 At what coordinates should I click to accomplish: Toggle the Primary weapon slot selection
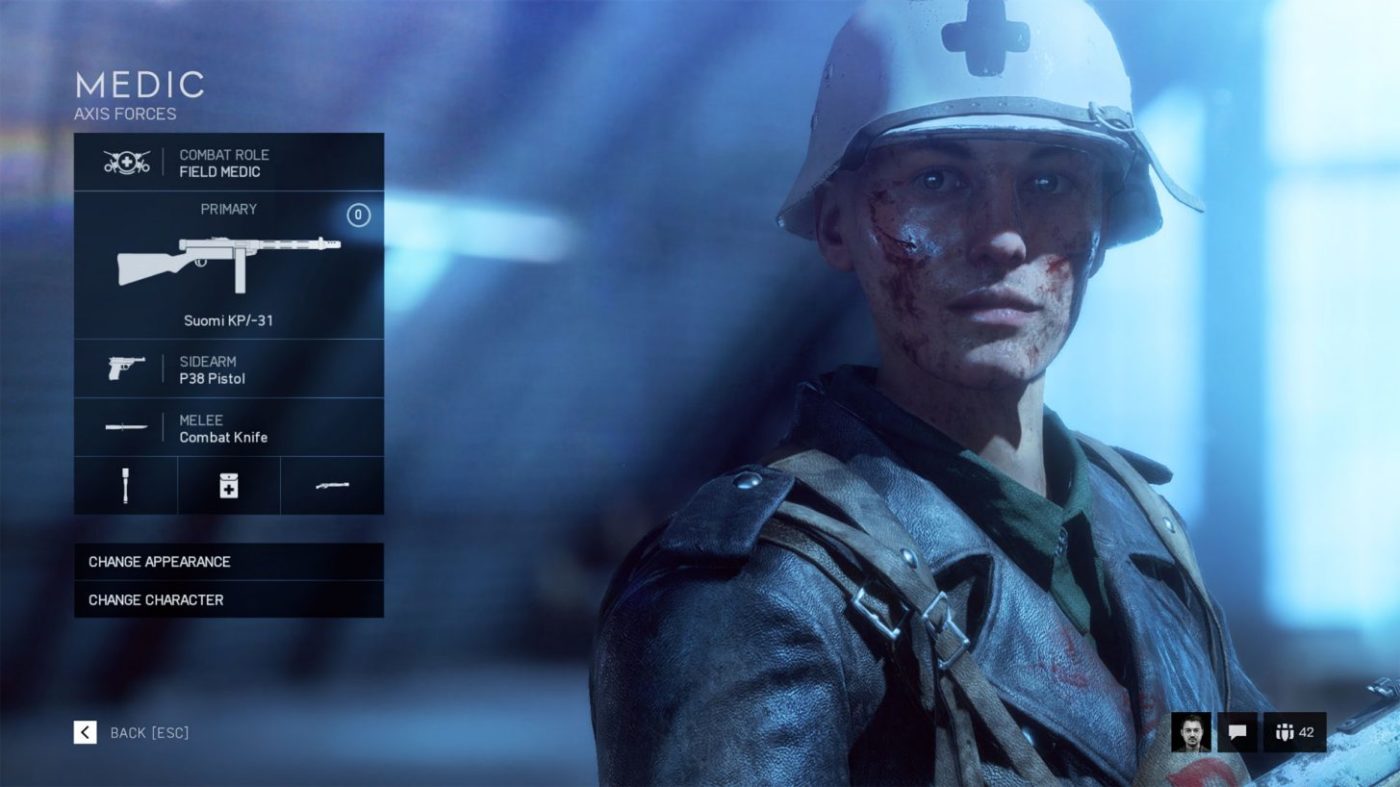(228, 265)
